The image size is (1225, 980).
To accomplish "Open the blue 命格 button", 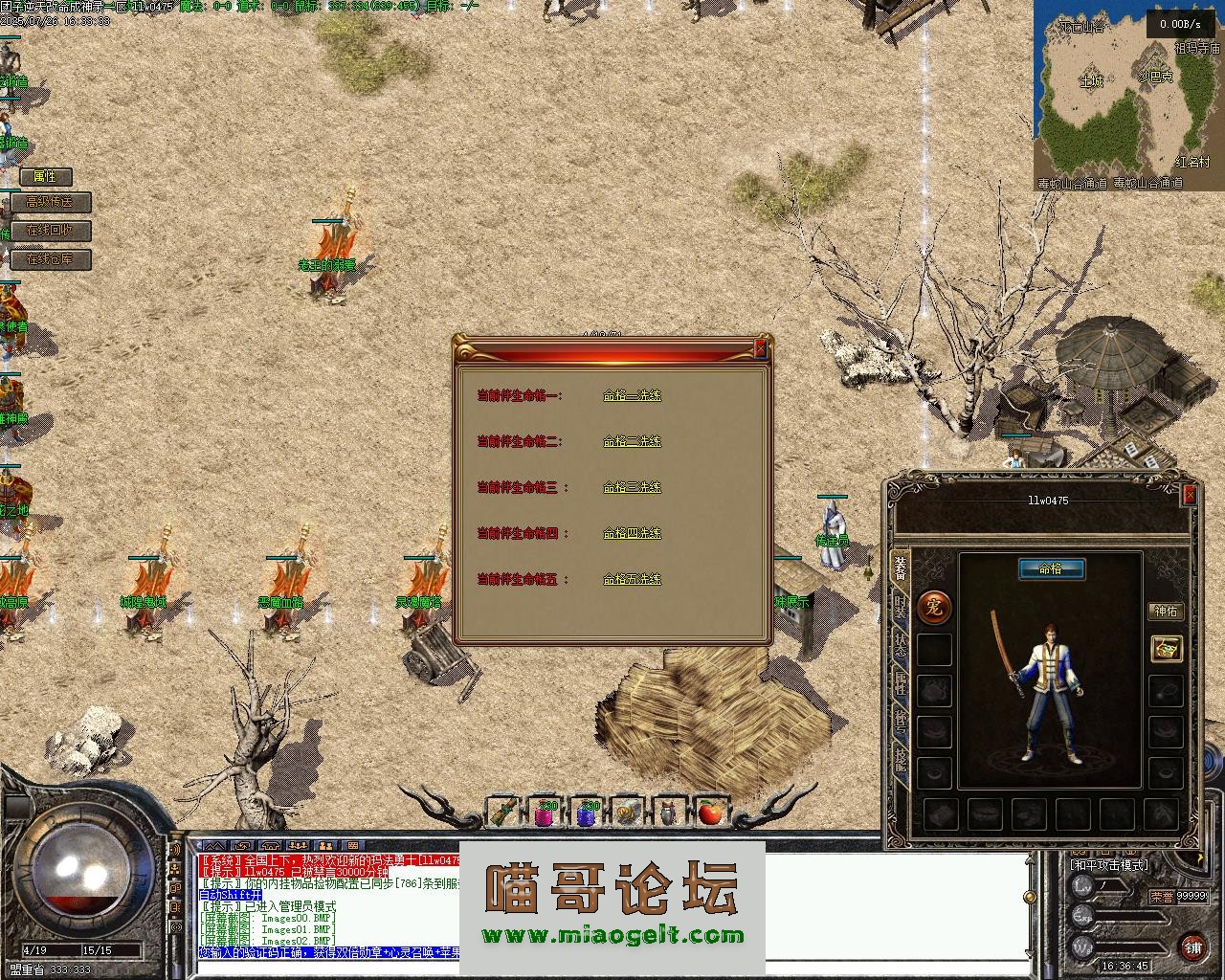I will [x=1051, y=568].
